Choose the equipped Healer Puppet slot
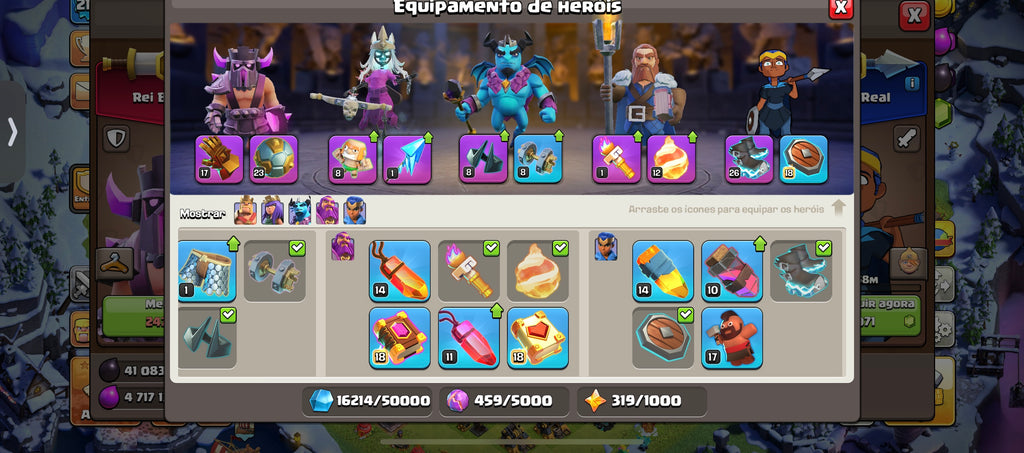The width and height of the screenshot is (1024, 453). pos(353,159)
